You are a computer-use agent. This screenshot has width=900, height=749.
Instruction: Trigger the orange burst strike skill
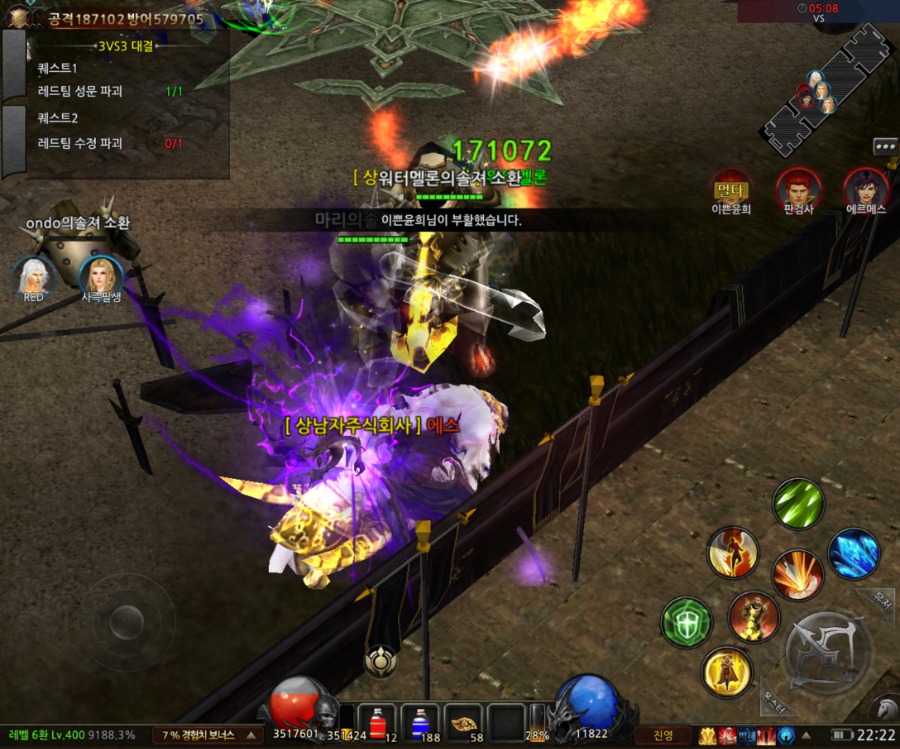coord(797,575)
